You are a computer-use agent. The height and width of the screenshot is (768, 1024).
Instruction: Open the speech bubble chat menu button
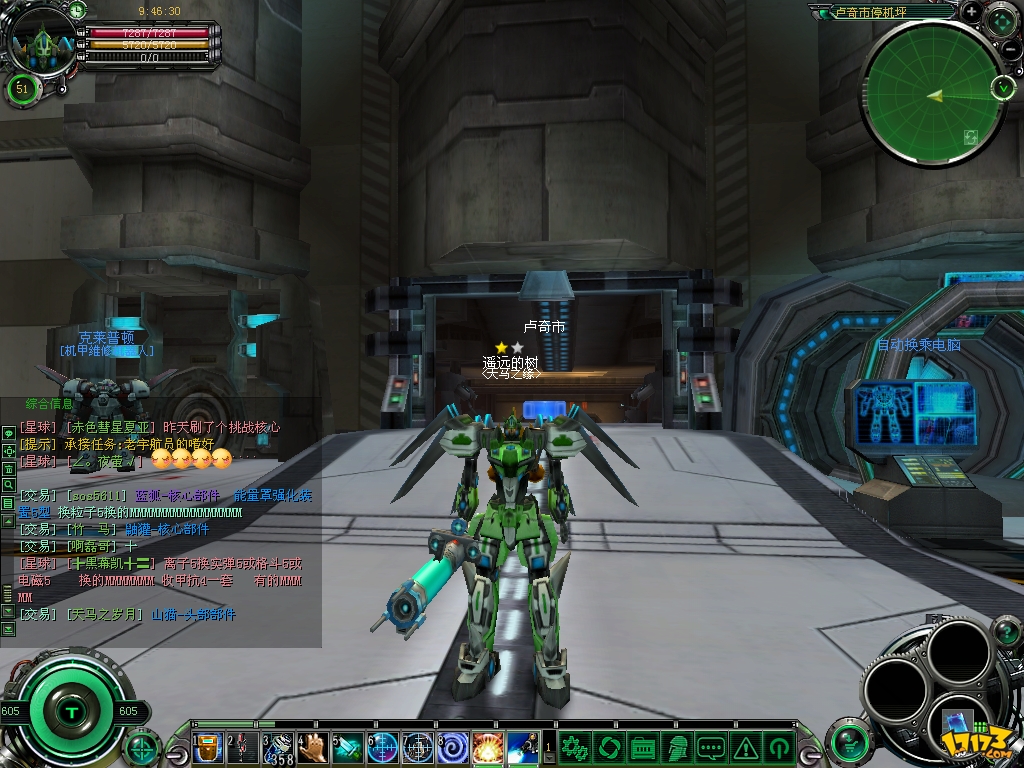pos(711,747)
